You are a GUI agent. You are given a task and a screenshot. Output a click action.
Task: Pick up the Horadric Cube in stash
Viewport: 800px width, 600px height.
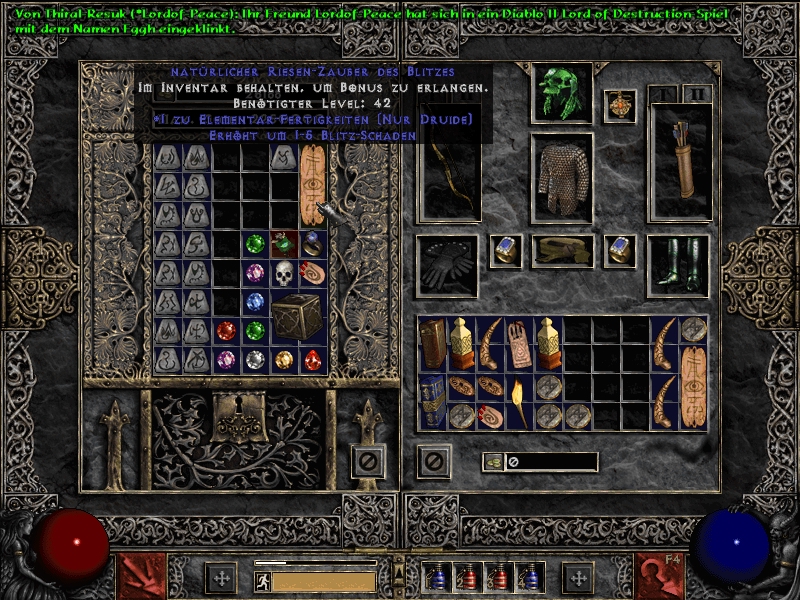point(299,316)
